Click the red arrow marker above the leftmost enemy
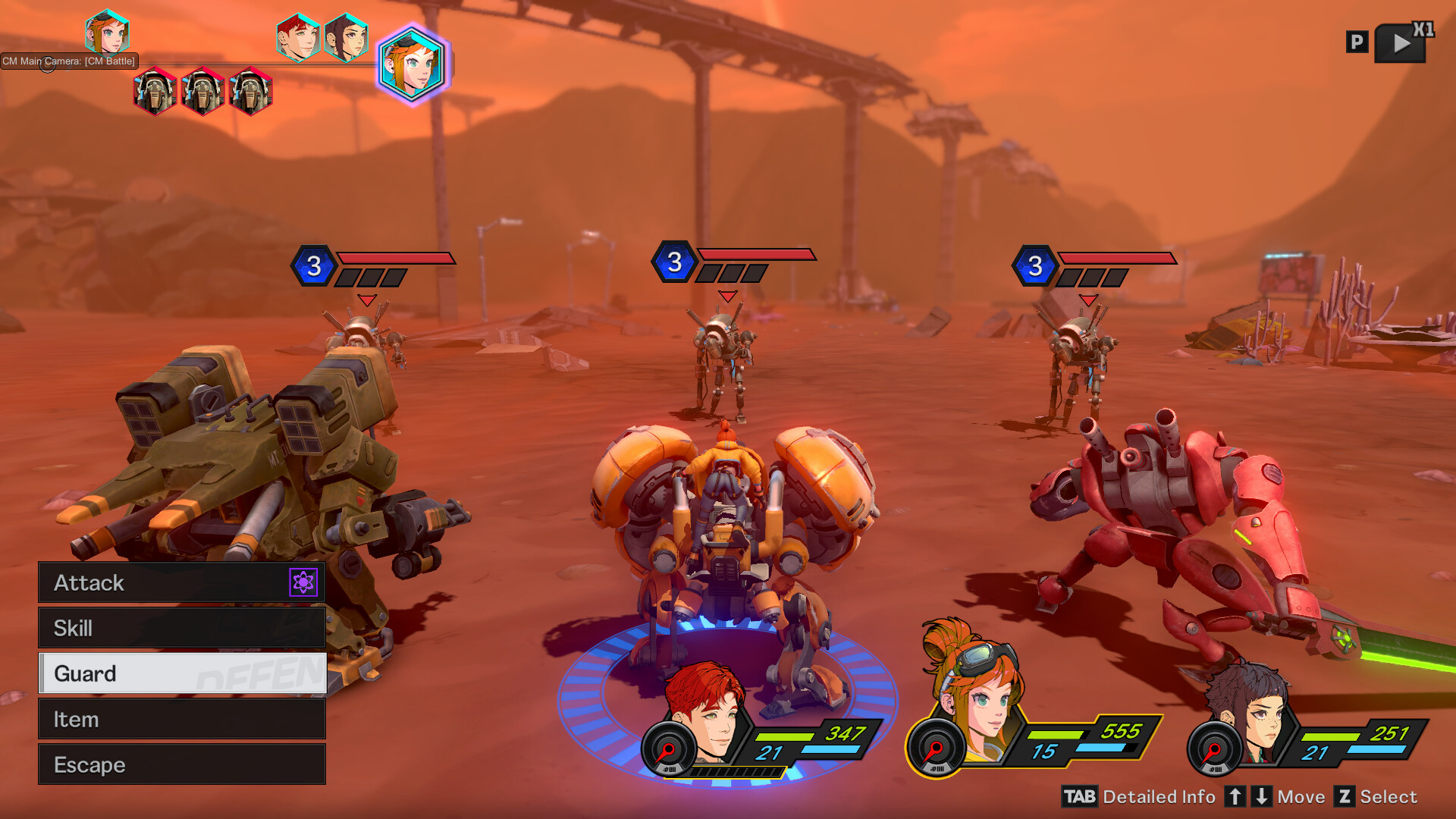This screenshot has width=1456, height=819. point(366,299)
